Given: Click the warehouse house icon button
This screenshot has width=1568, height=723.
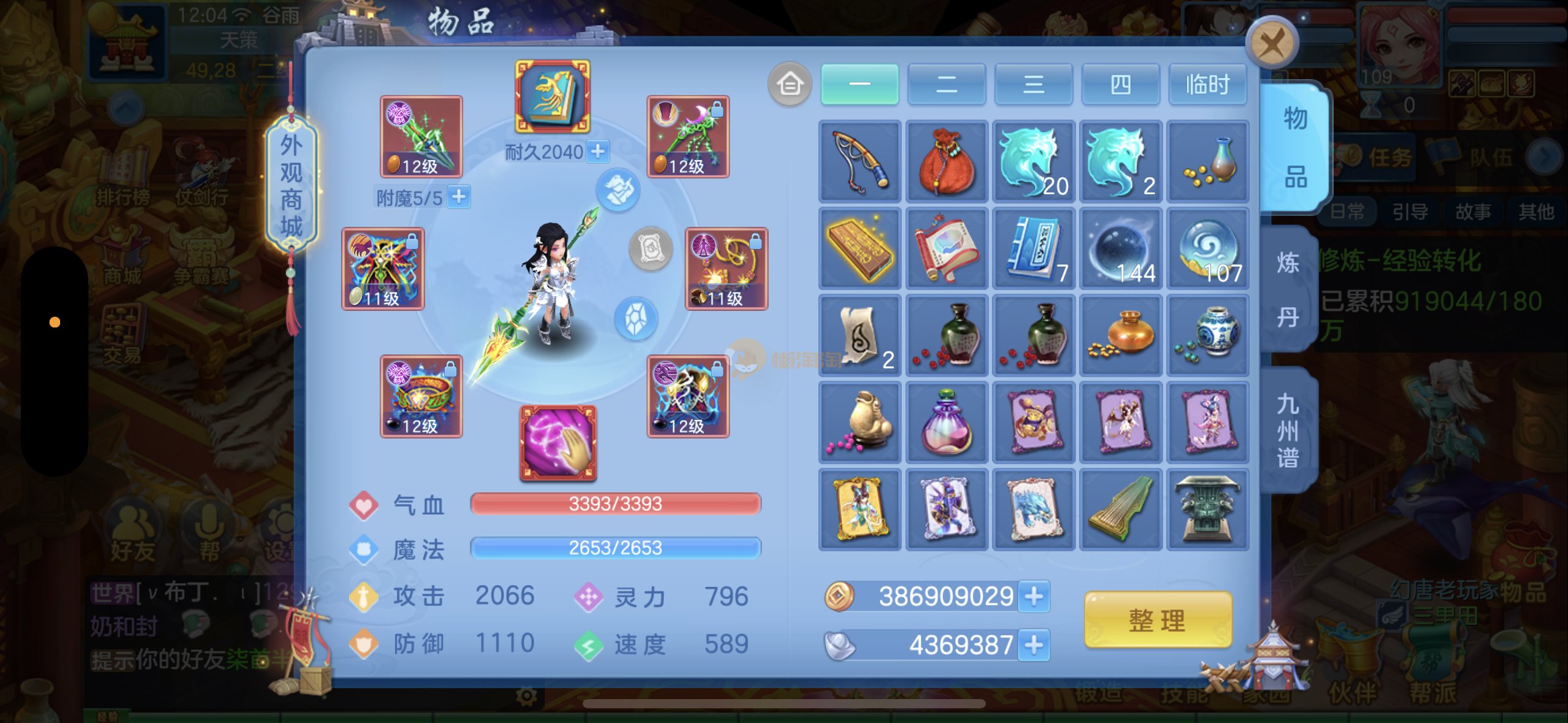Looking at the screenshot, I should (790, 84).
